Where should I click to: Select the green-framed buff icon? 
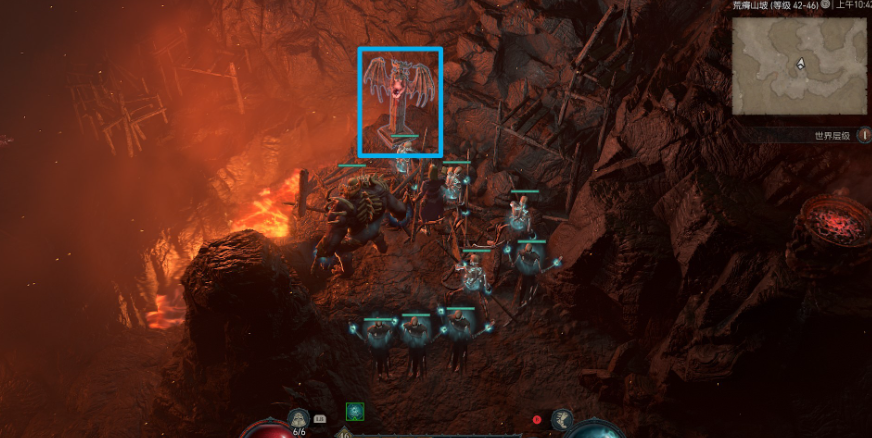tap(354, 411)
